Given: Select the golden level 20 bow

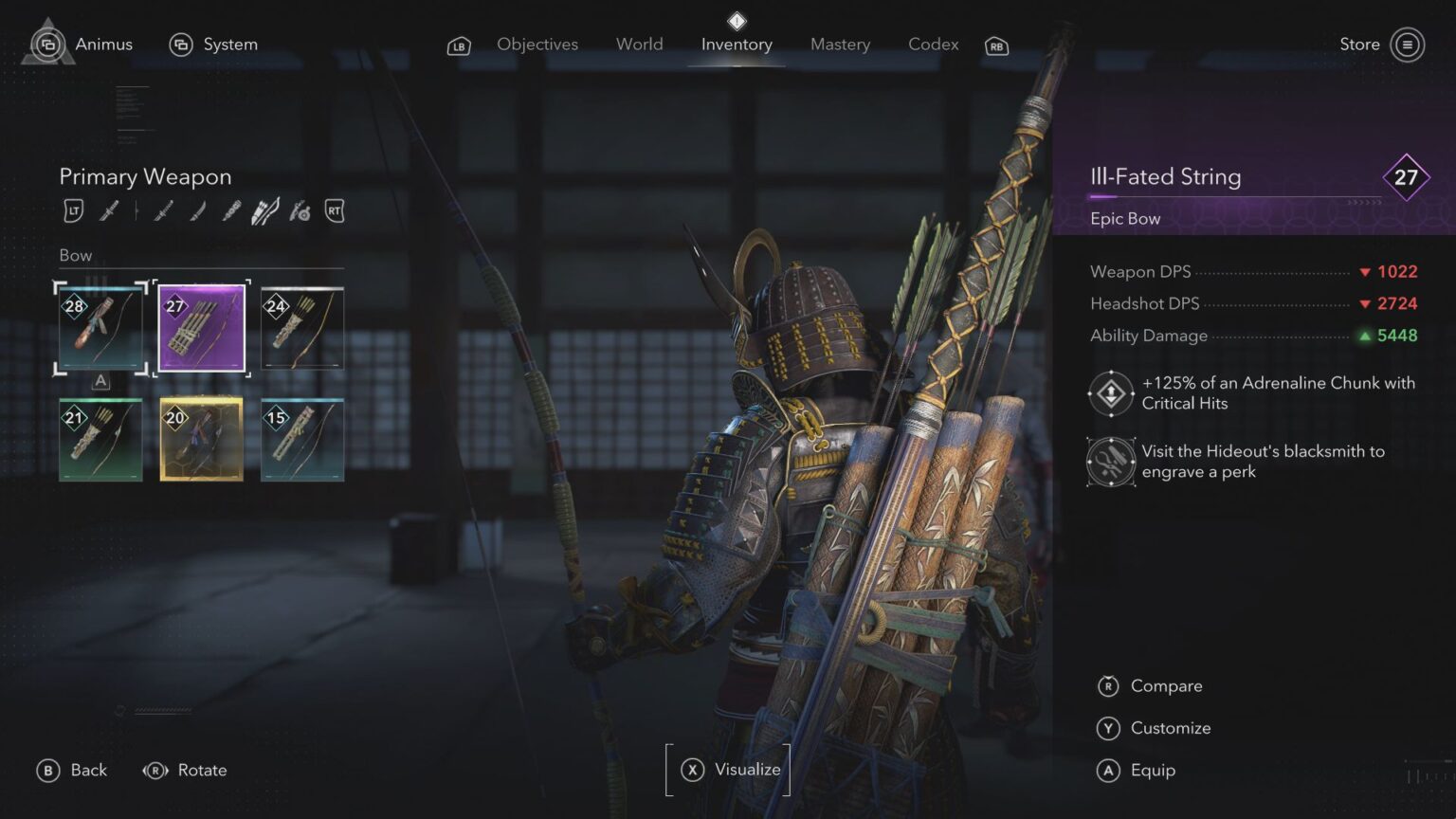Looking at the screenshot, I should (x=201, y=439).
